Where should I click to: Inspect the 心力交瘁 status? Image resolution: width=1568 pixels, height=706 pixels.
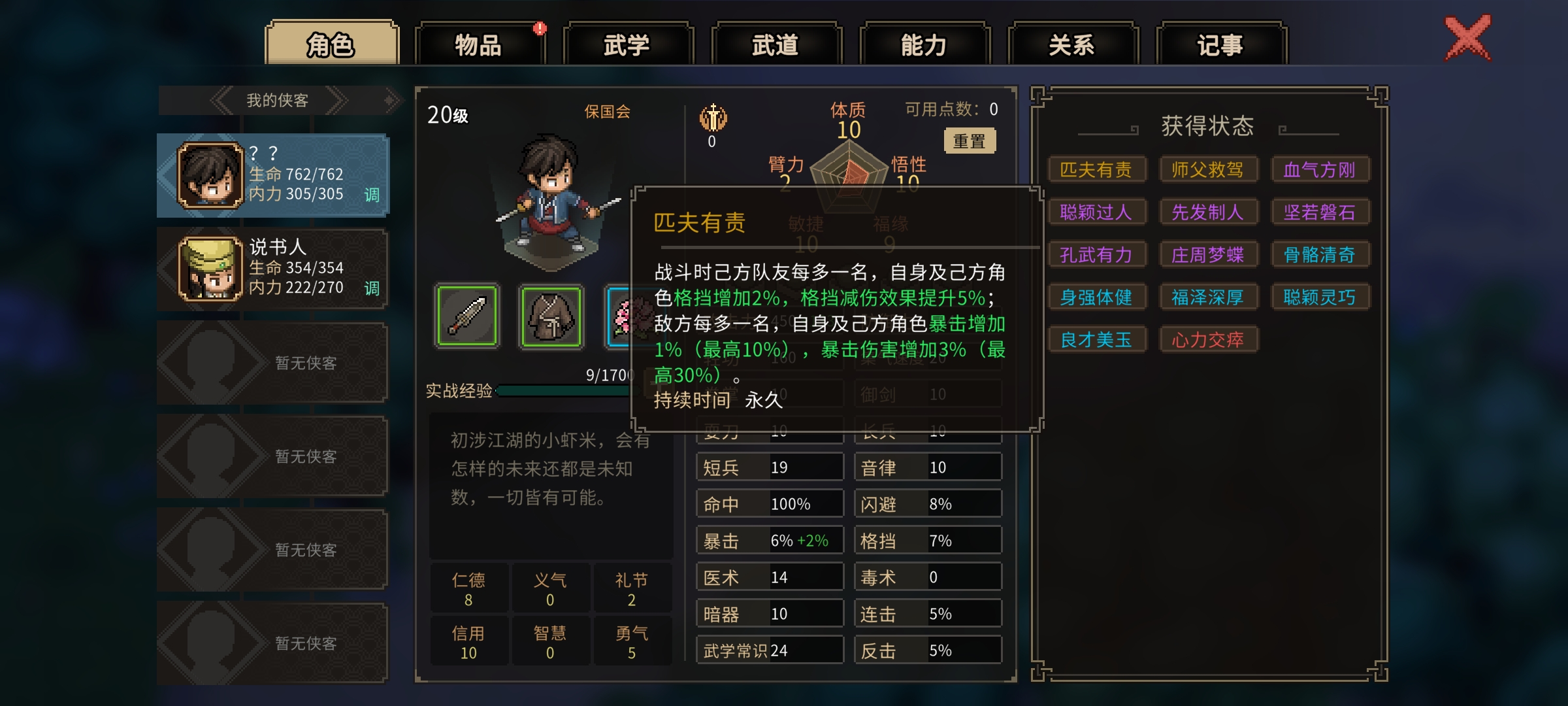(1207, 339)
